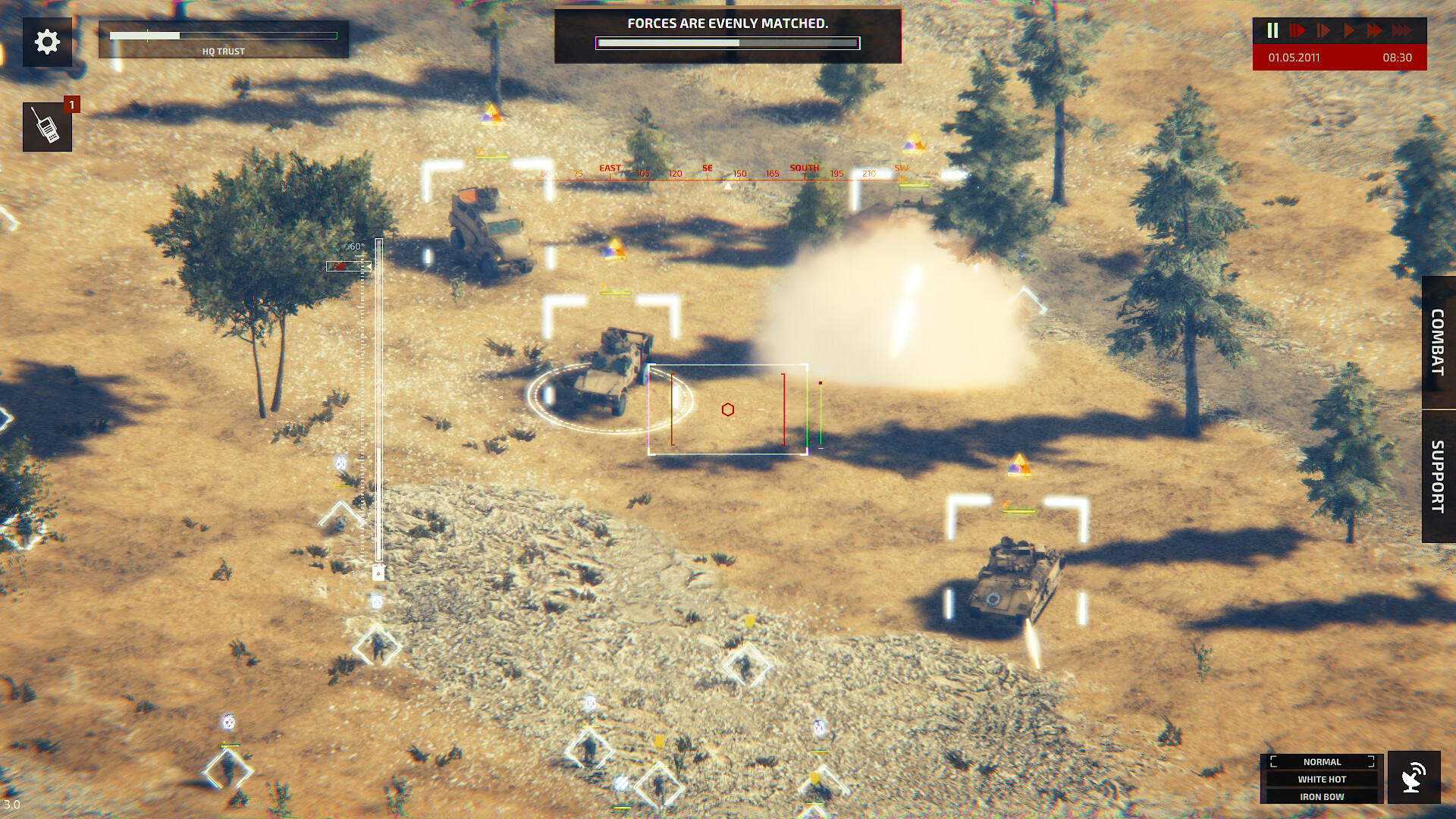Engage double fast-forward speed
The width and height of the screenshot is (1456, 819).
pyautogui.click(x=1375, y=31)
